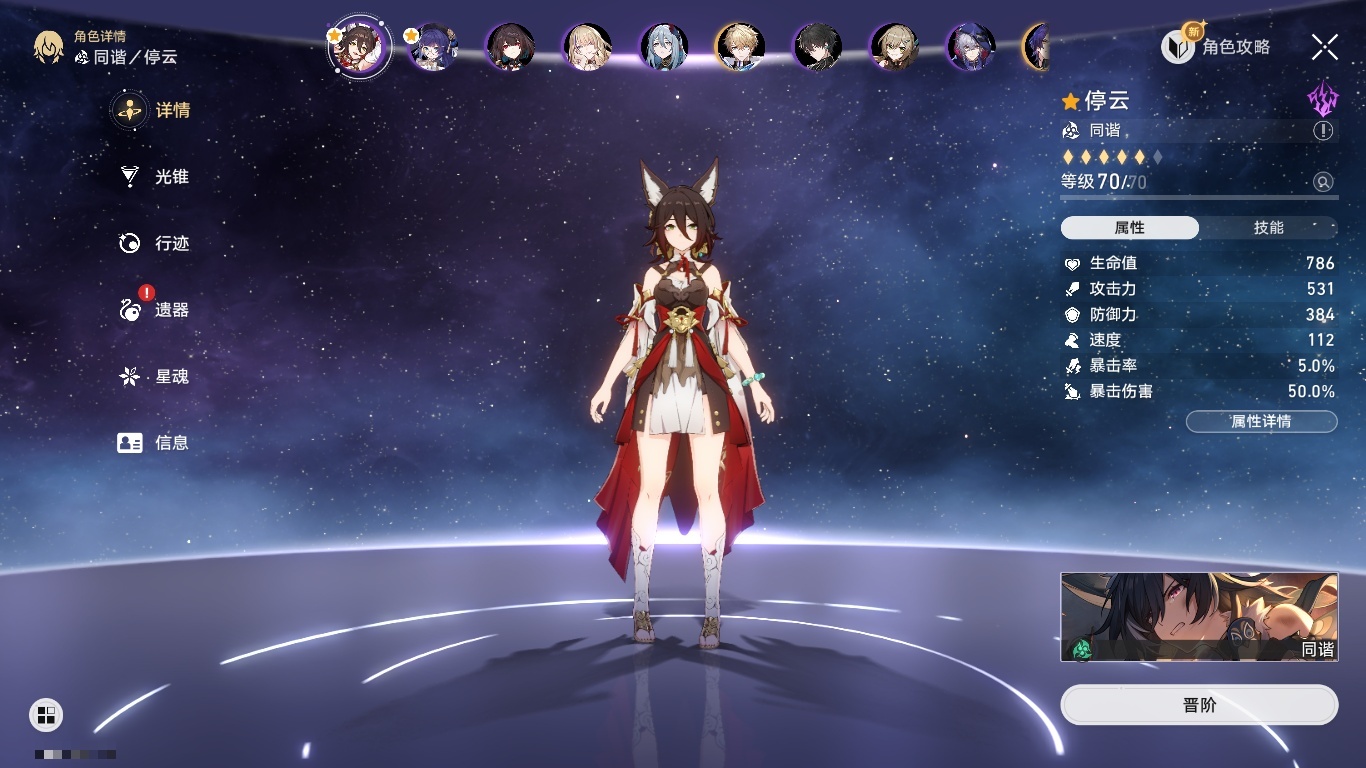Screen dimensions: 1366x768
Task: Open the equipped light cone thumbnail
Action: tap(1199, 617)
